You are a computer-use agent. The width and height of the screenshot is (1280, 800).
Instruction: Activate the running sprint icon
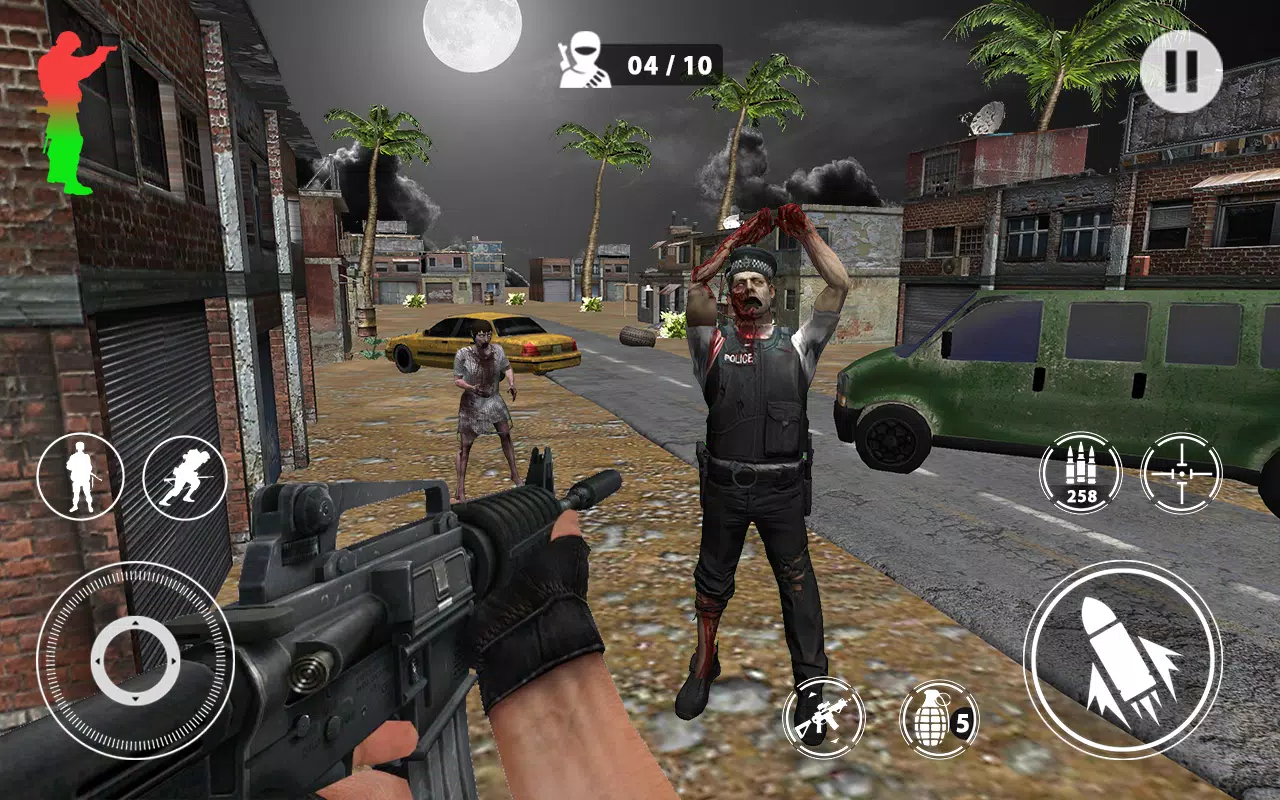[x=185, y=476]
